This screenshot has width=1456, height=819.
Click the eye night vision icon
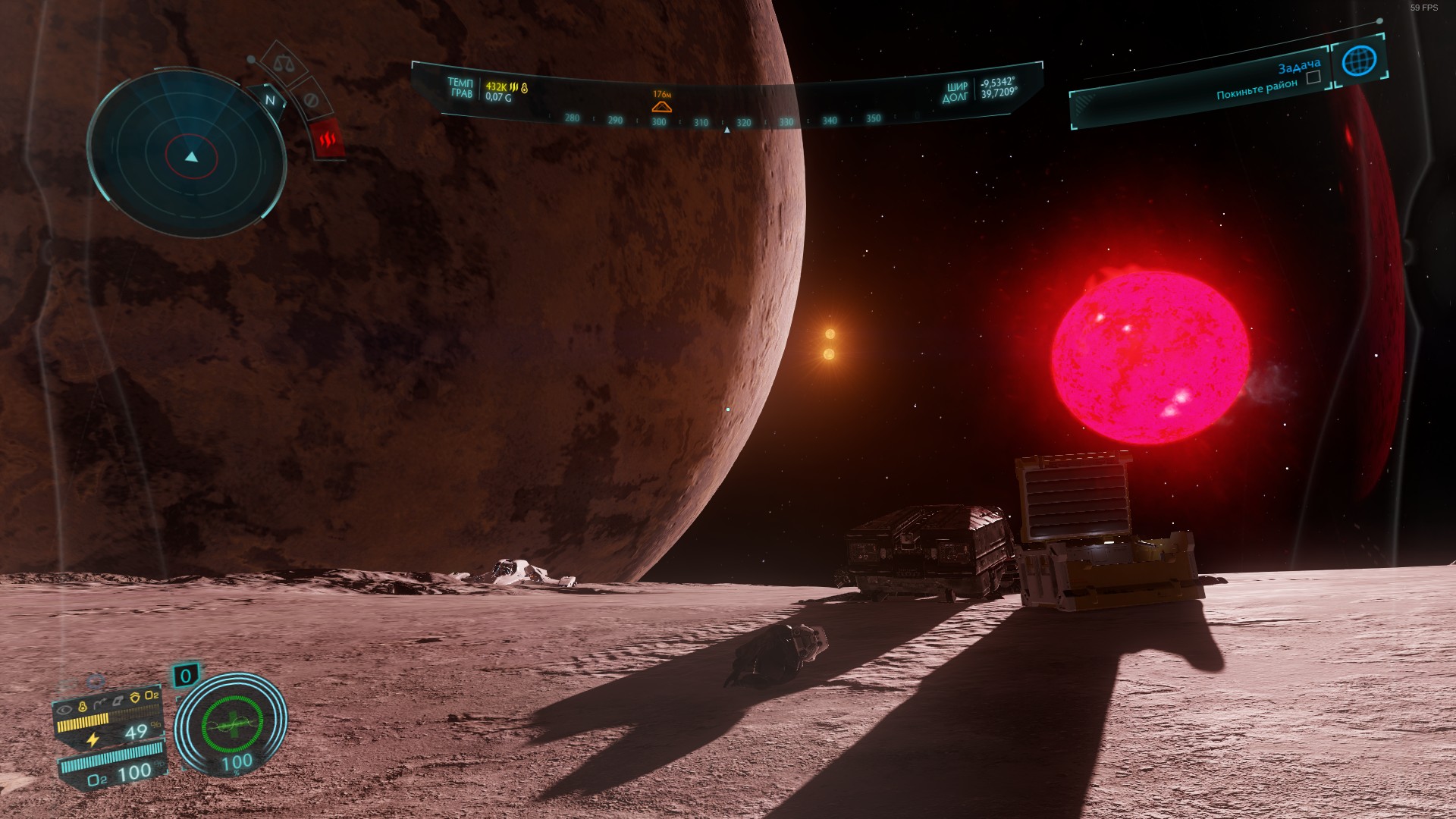tap(65, 711)
